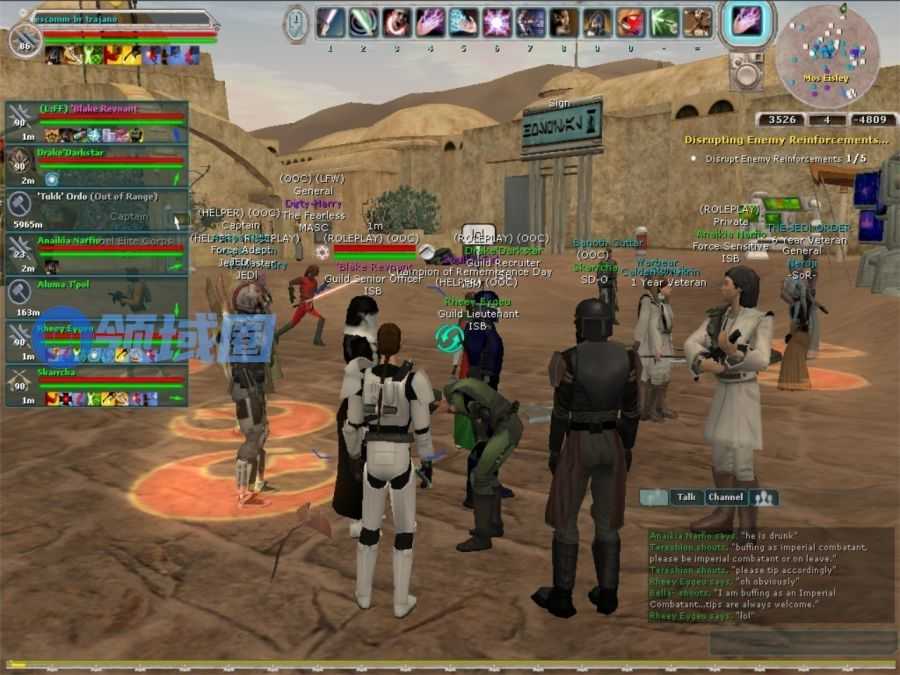Image resolution: width=900 pixels, height=675 pixels.
Task: Open the Disrupting Enemy Reinforcements quest tracker
Action: 786,141
